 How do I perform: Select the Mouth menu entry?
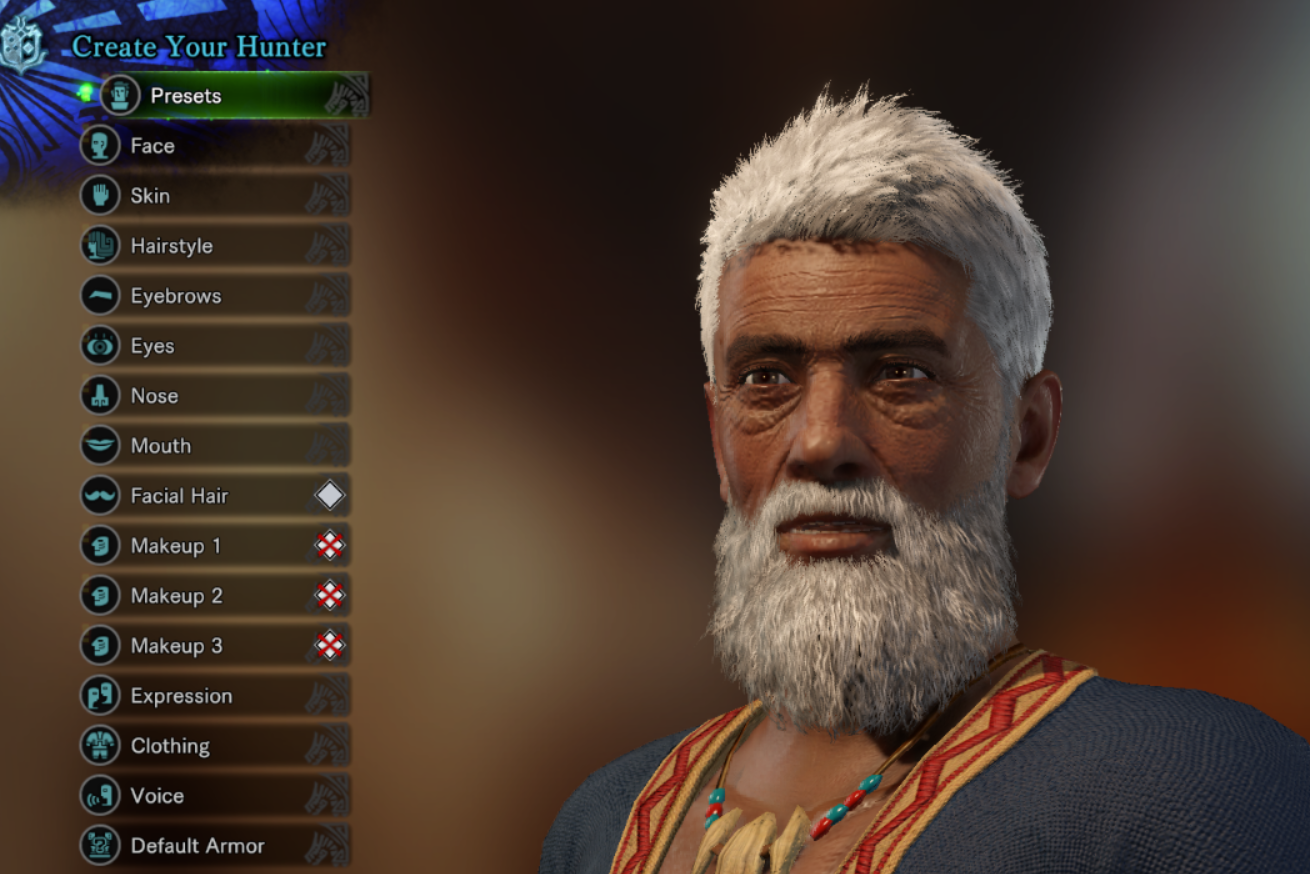(161, 446)
